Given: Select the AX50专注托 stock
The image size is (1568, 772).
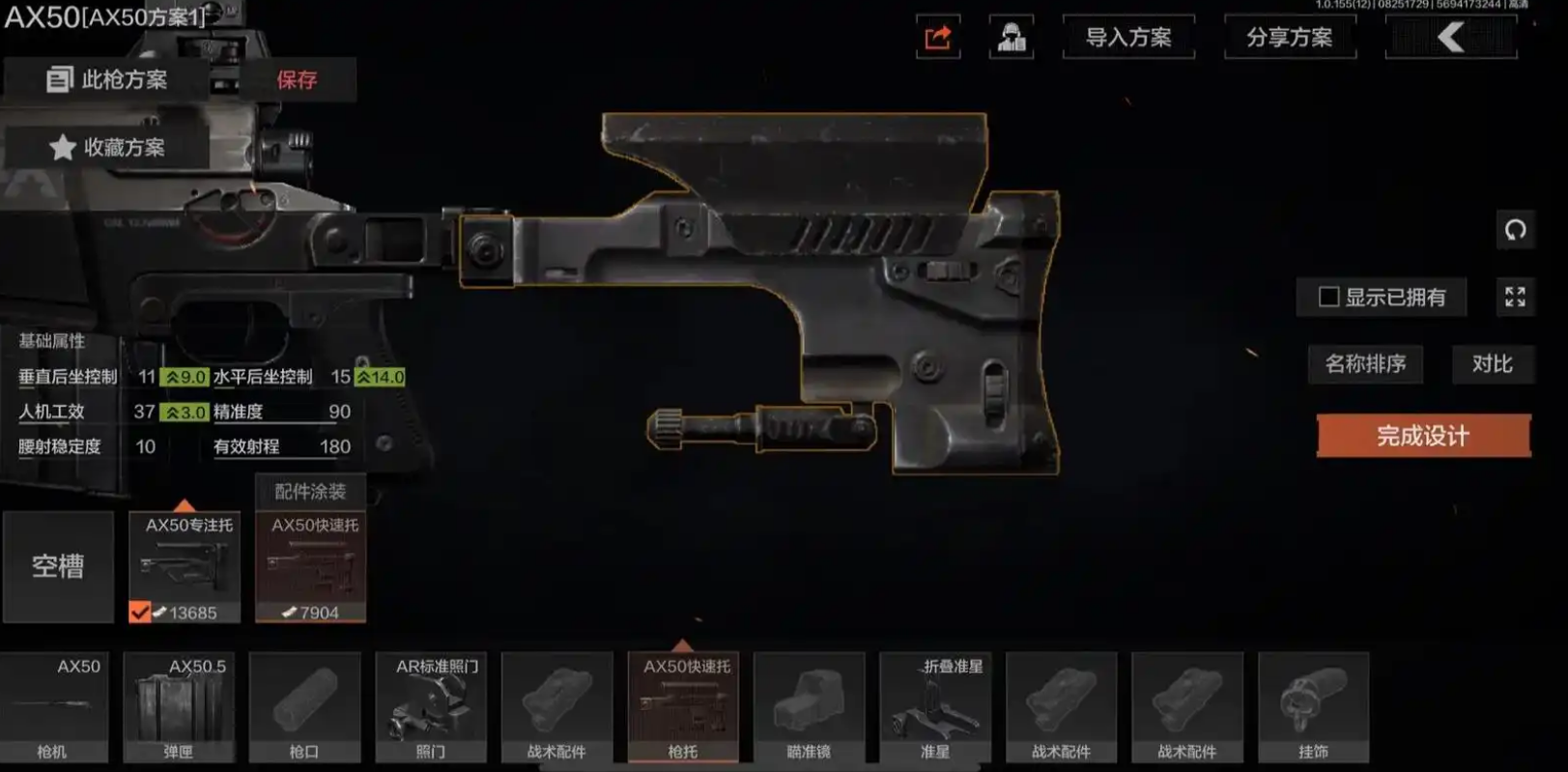Looking at the screenshot, I should pyautogui.click(x=185, y=566).
